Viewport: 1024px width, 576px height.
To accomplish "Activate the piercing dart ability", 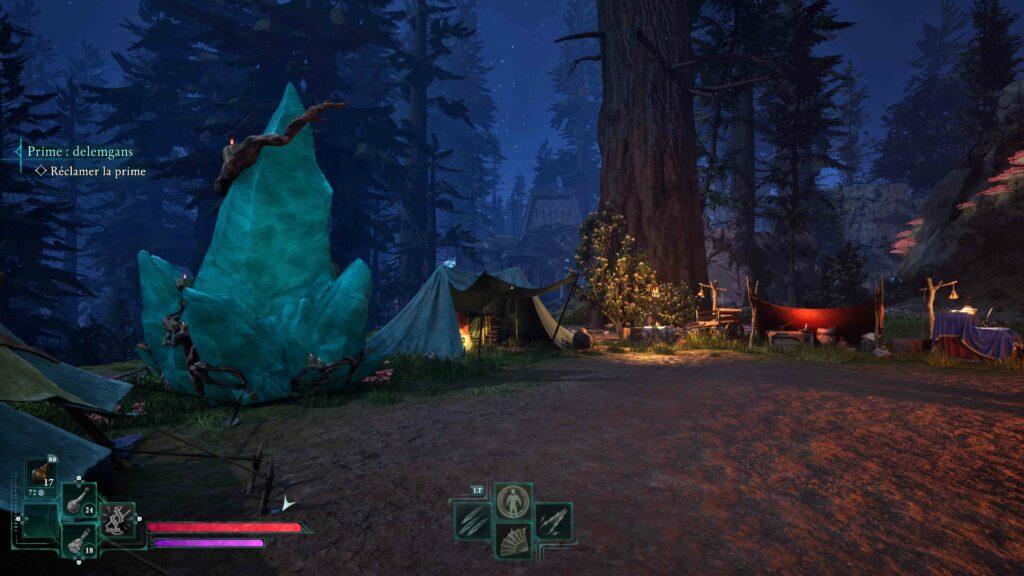I will [553, 520].
